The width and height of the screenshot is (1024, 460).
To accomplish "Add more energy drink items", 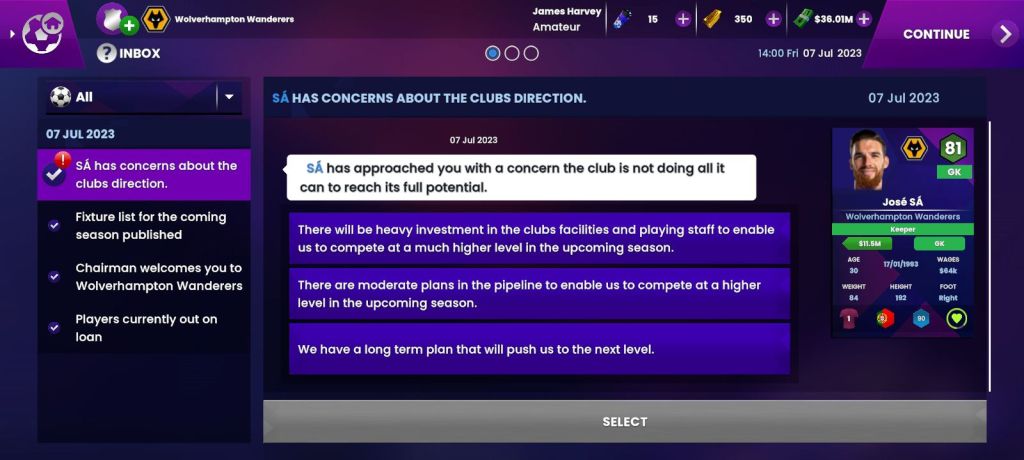I will click(683, 19).
